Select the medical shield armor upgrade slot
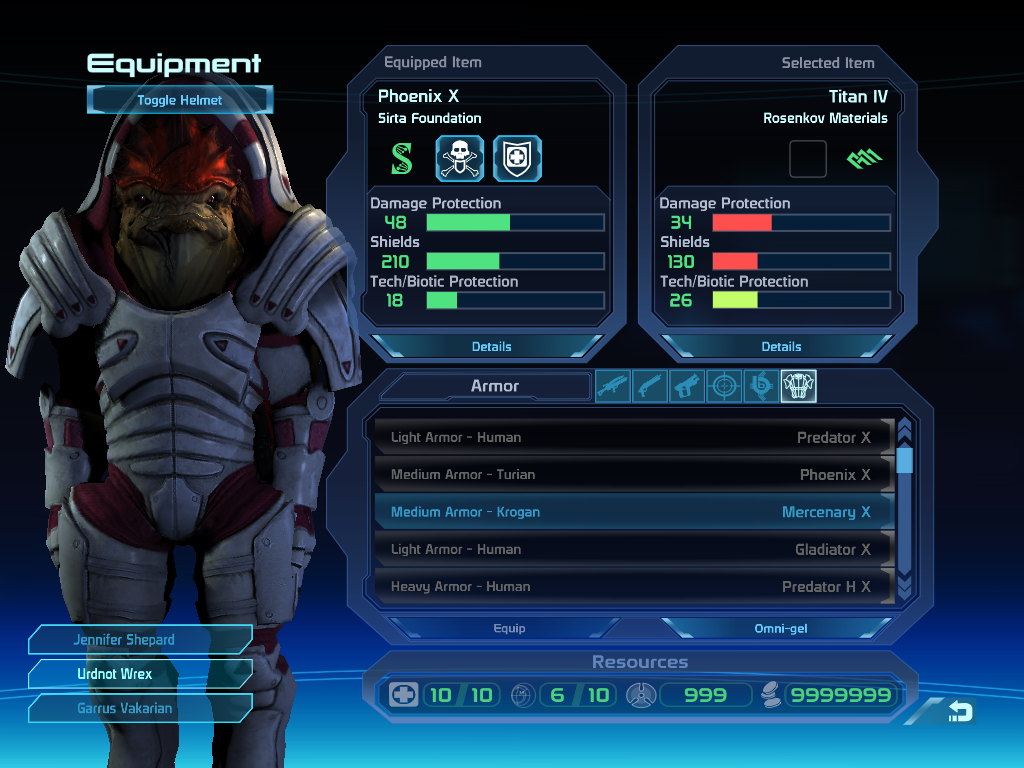Screen dimensions: 1024x768 517,158
